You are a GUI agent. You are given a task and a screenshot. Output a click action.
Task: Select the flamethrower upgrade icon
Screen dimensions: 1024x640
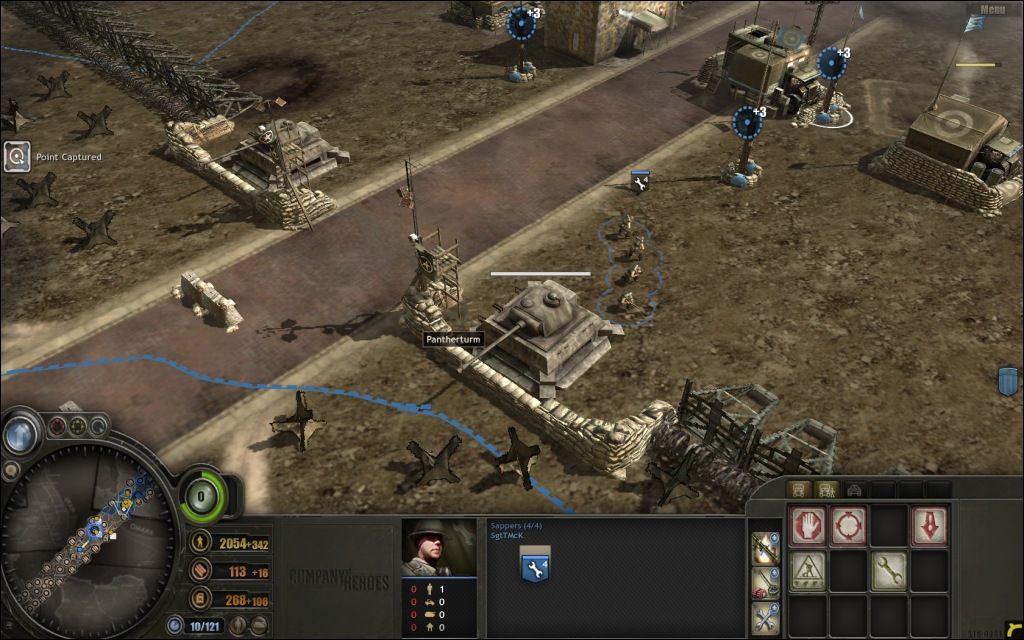(x=766, y=546)
